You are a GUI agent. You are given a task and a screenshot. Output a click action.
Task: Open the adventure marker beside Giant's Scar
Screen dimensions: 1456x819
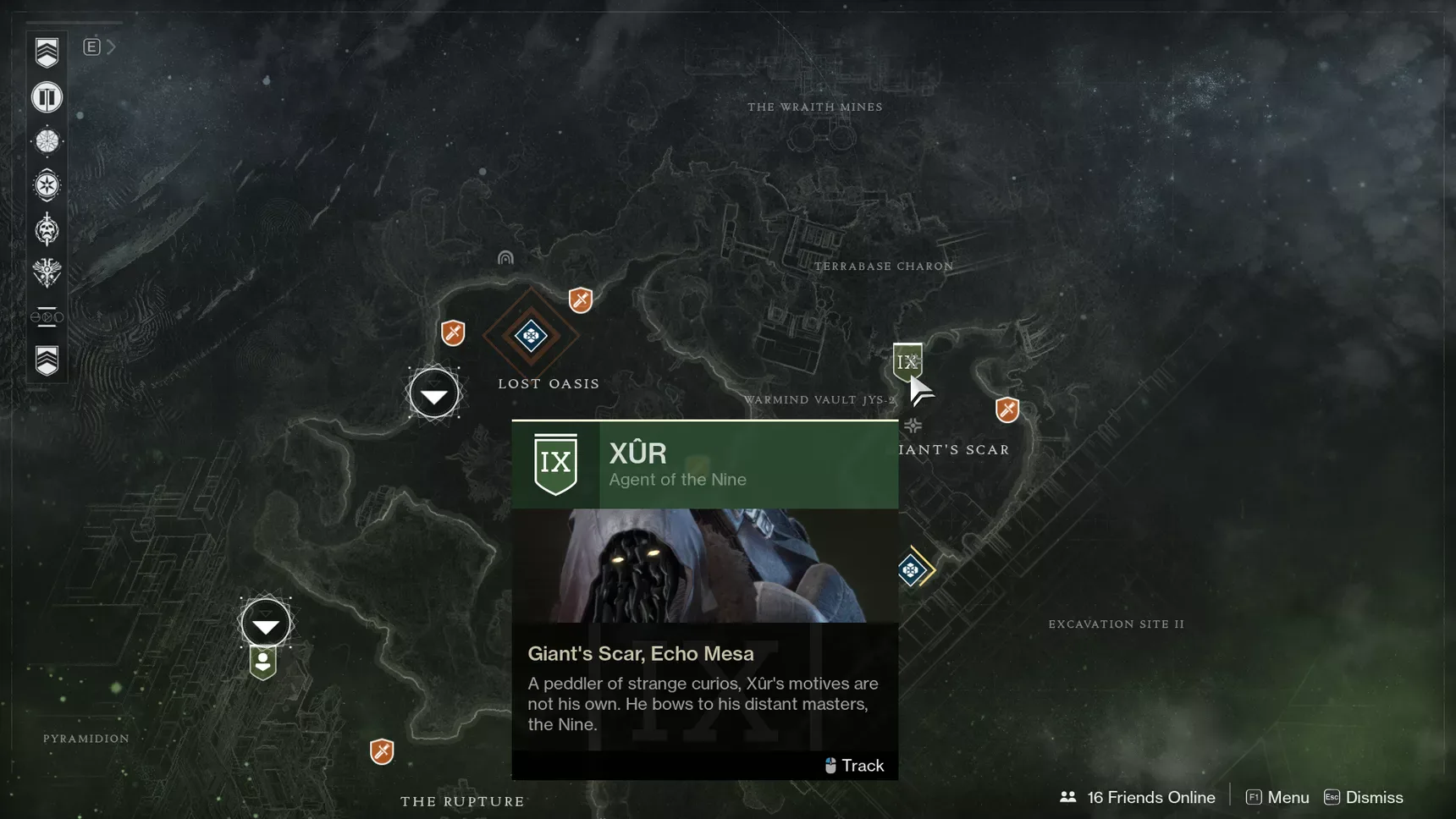1007,410
